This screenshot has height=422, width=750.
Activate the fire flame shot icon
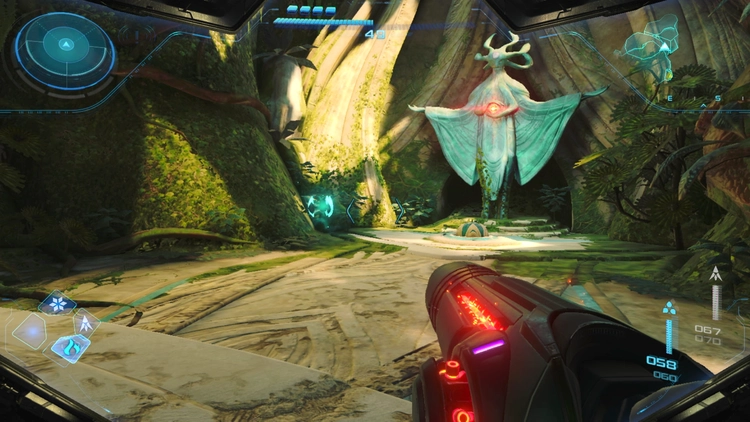coord(69,347)
